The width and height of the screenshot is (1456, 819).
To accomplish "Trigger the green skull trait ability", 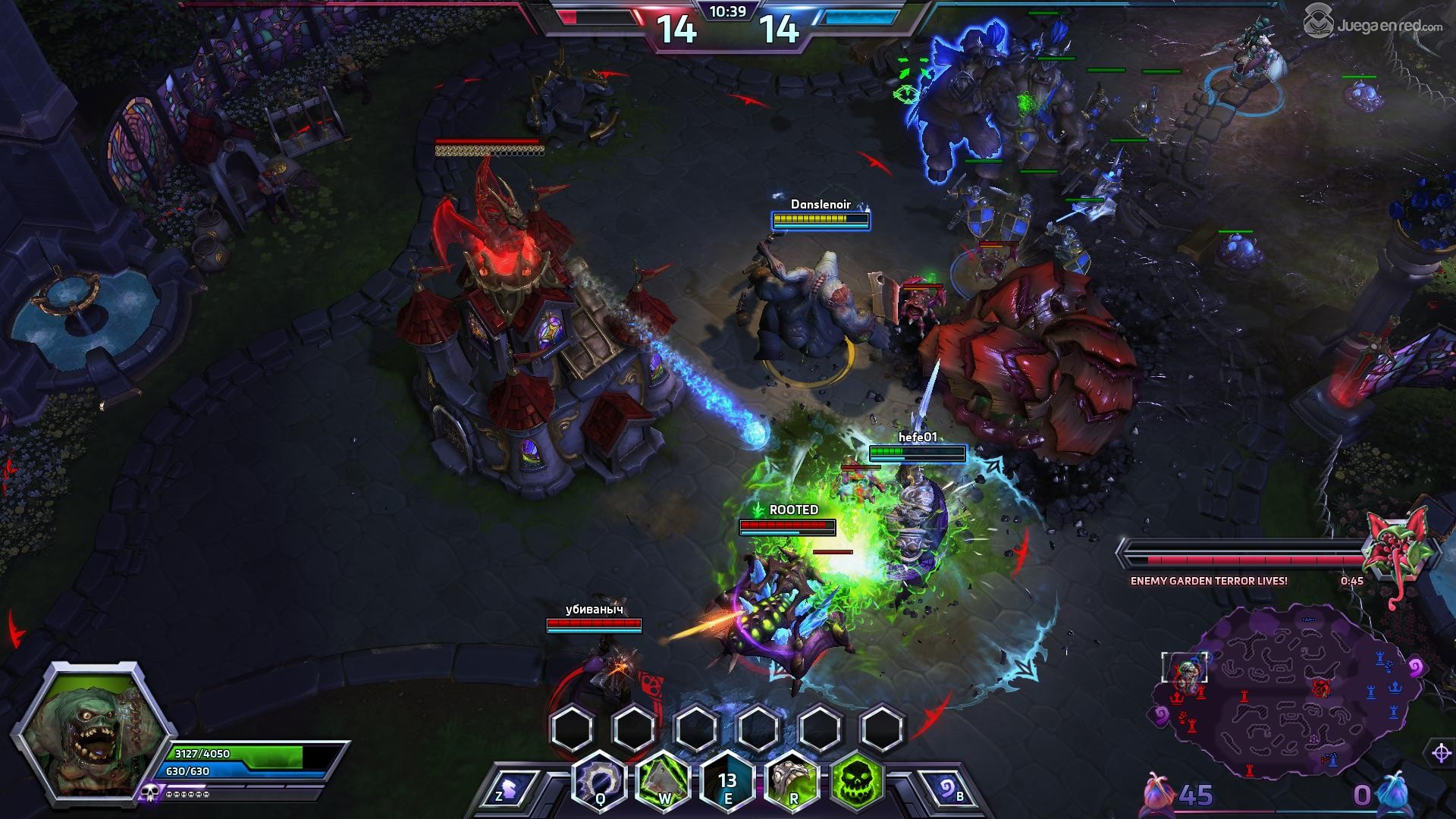I will pos(858,780).
